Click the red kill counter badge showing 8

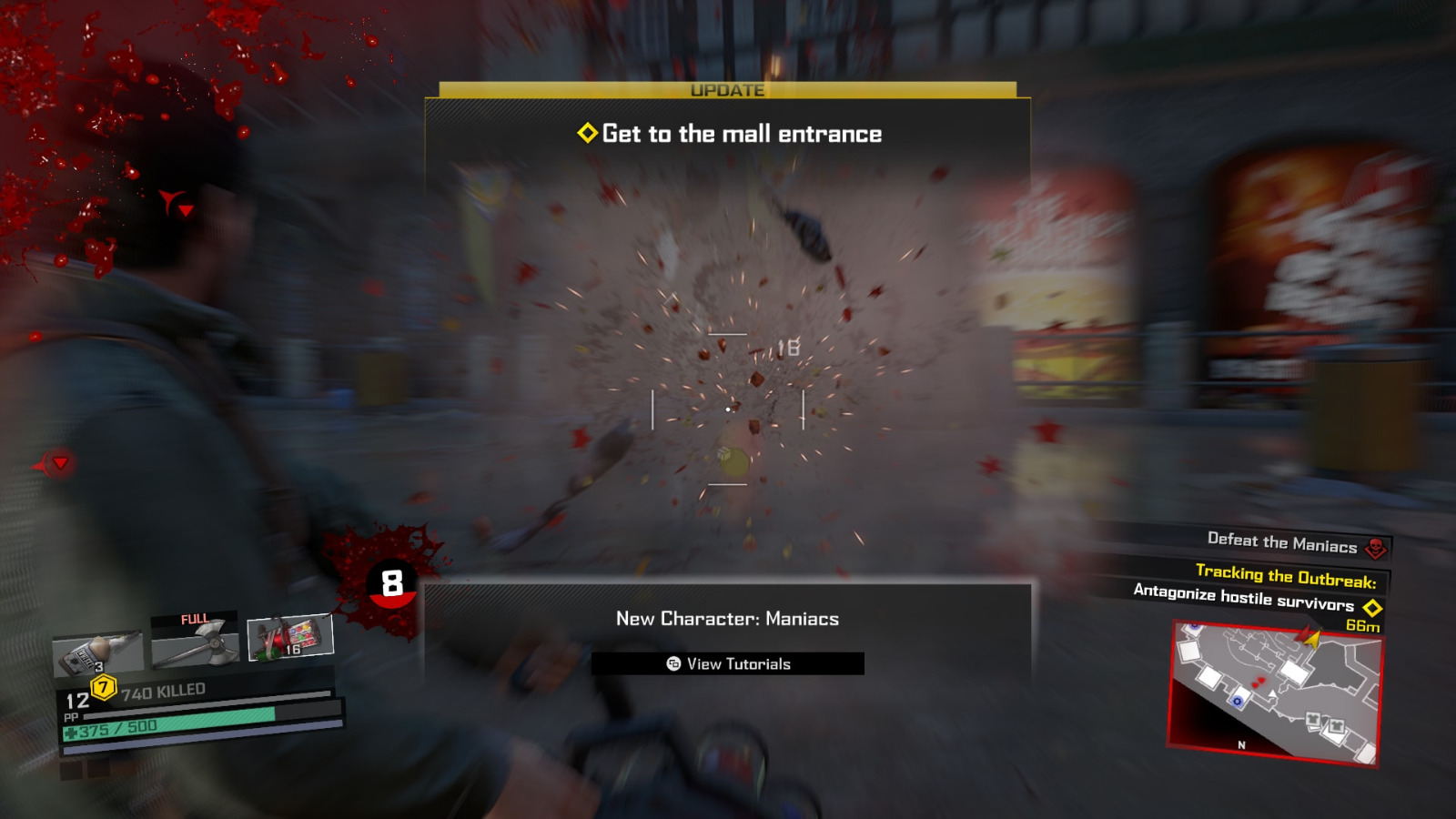[x=391, y=581]
